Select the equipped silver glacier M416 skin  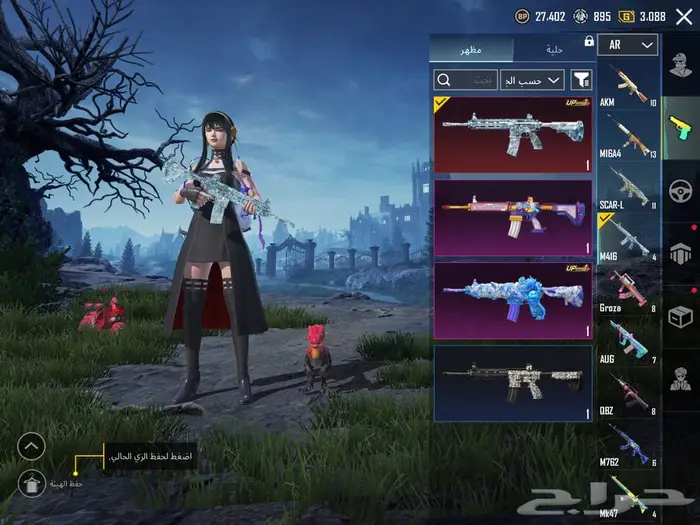coord(513,134)
